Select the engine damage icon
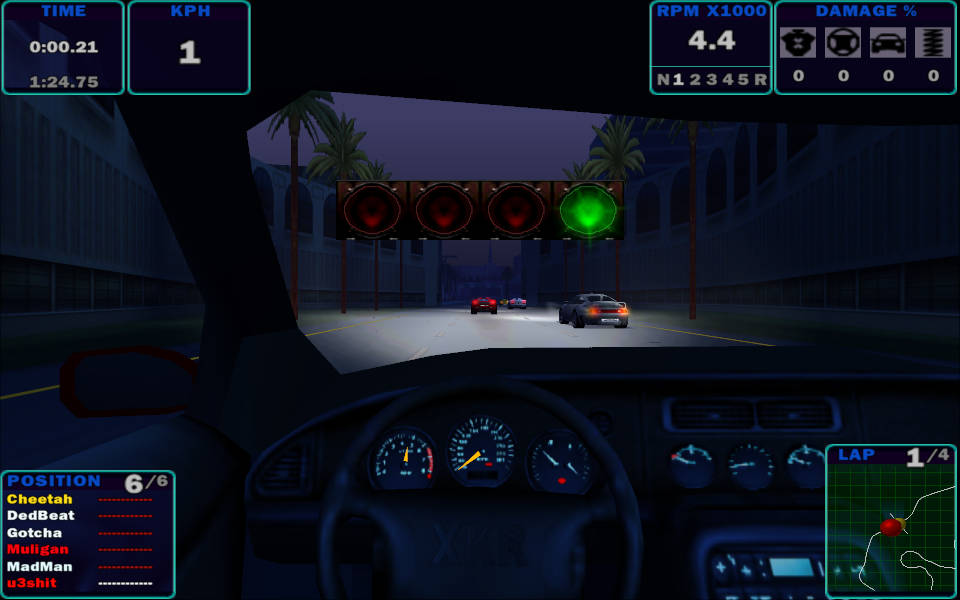The height and width of the screenshot is (600, 960). 798,42
